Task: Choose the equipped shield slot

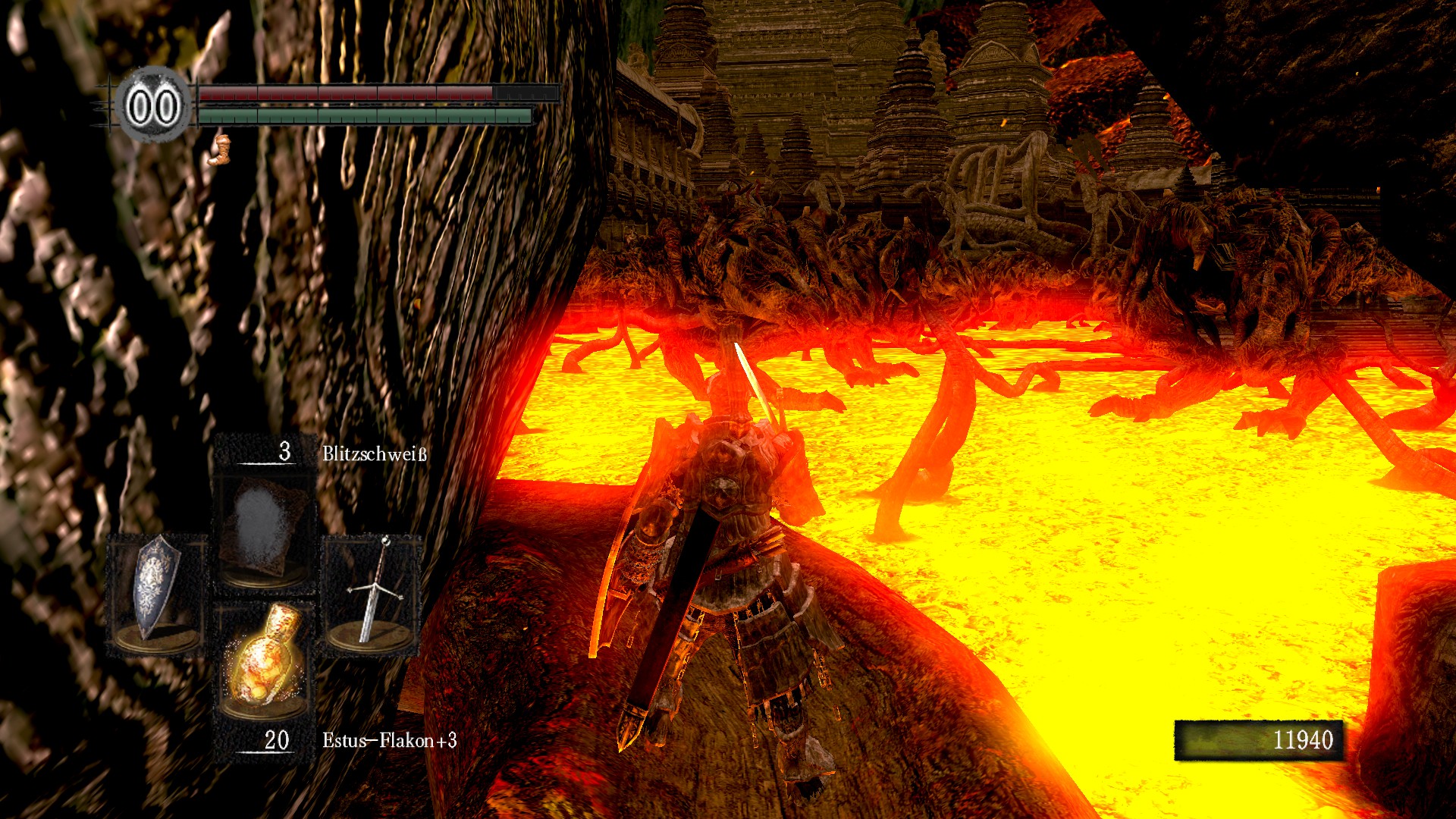Action: 157,591
